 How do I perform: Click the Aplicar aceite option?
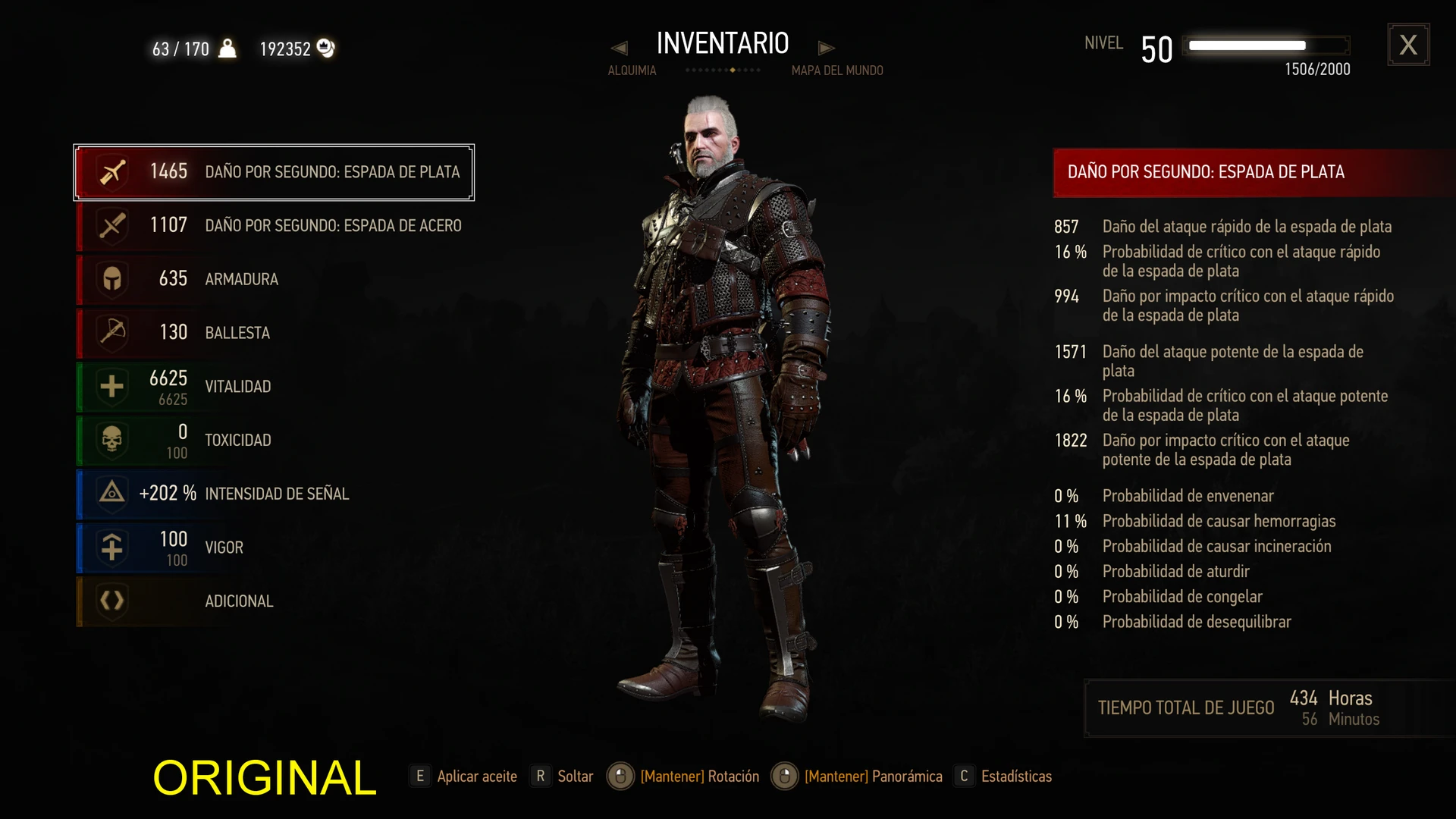click(x=465, y=777)
